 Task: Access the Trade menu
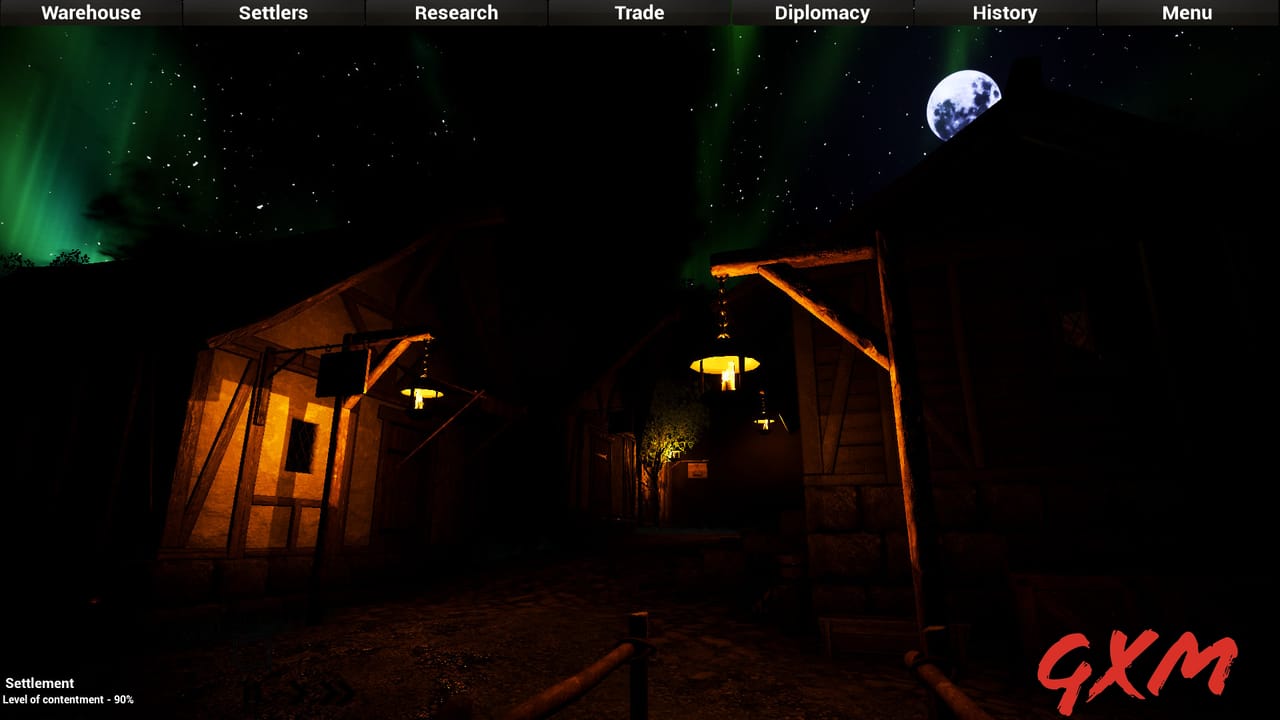(638, 13)
